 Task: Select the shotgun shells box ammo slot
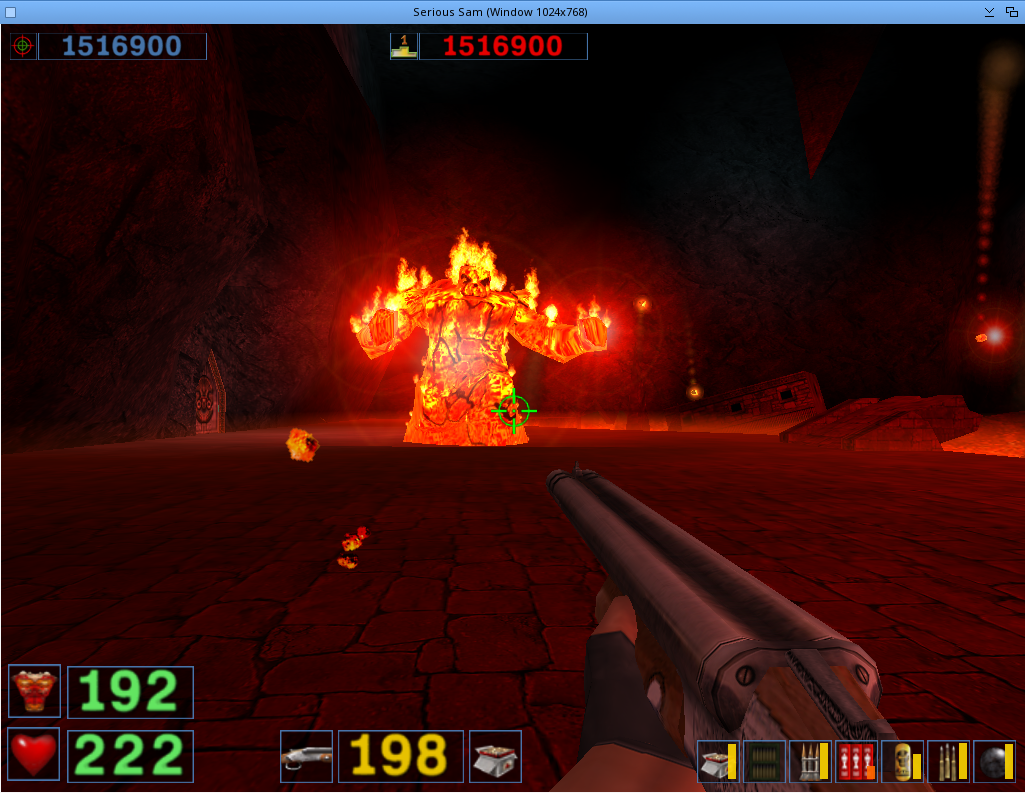718,761
